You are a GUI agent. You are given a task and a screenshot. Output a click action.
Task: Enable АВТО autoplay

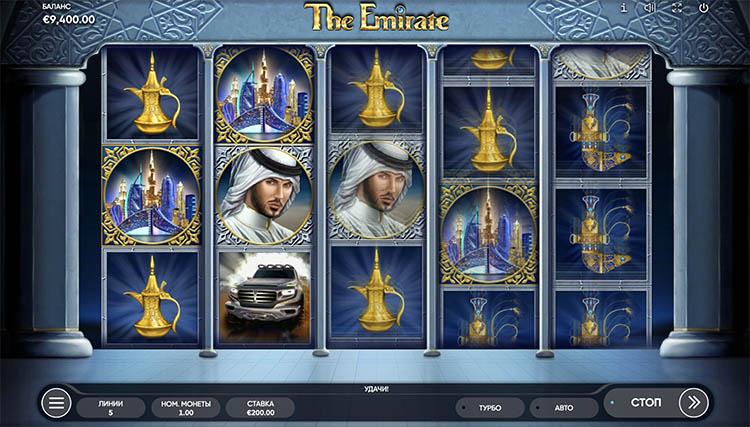click(564, 408)
